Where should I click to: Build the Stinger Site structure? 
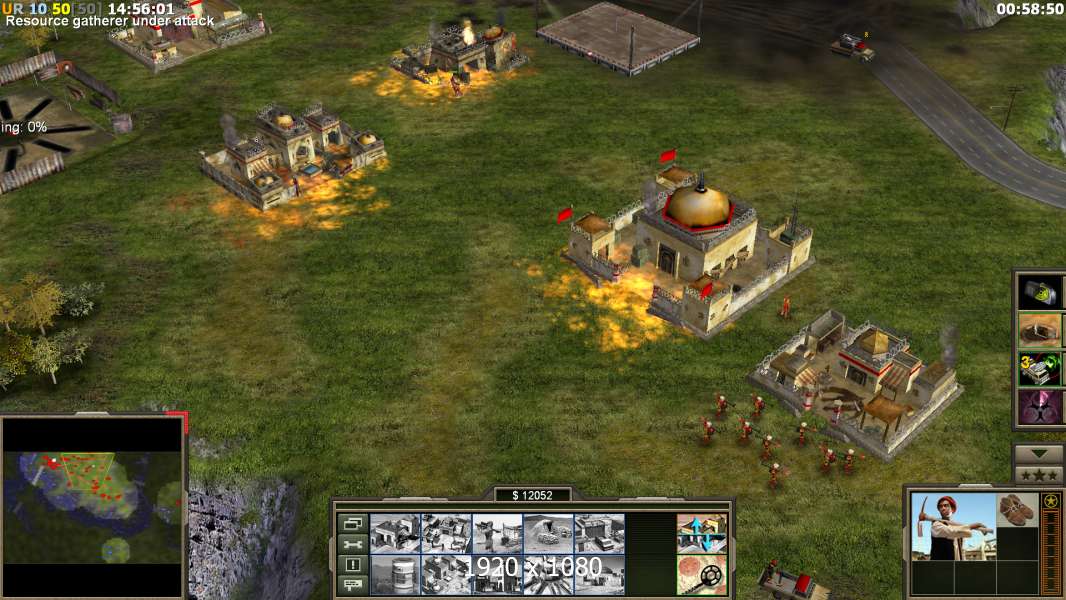coord(497,533)
